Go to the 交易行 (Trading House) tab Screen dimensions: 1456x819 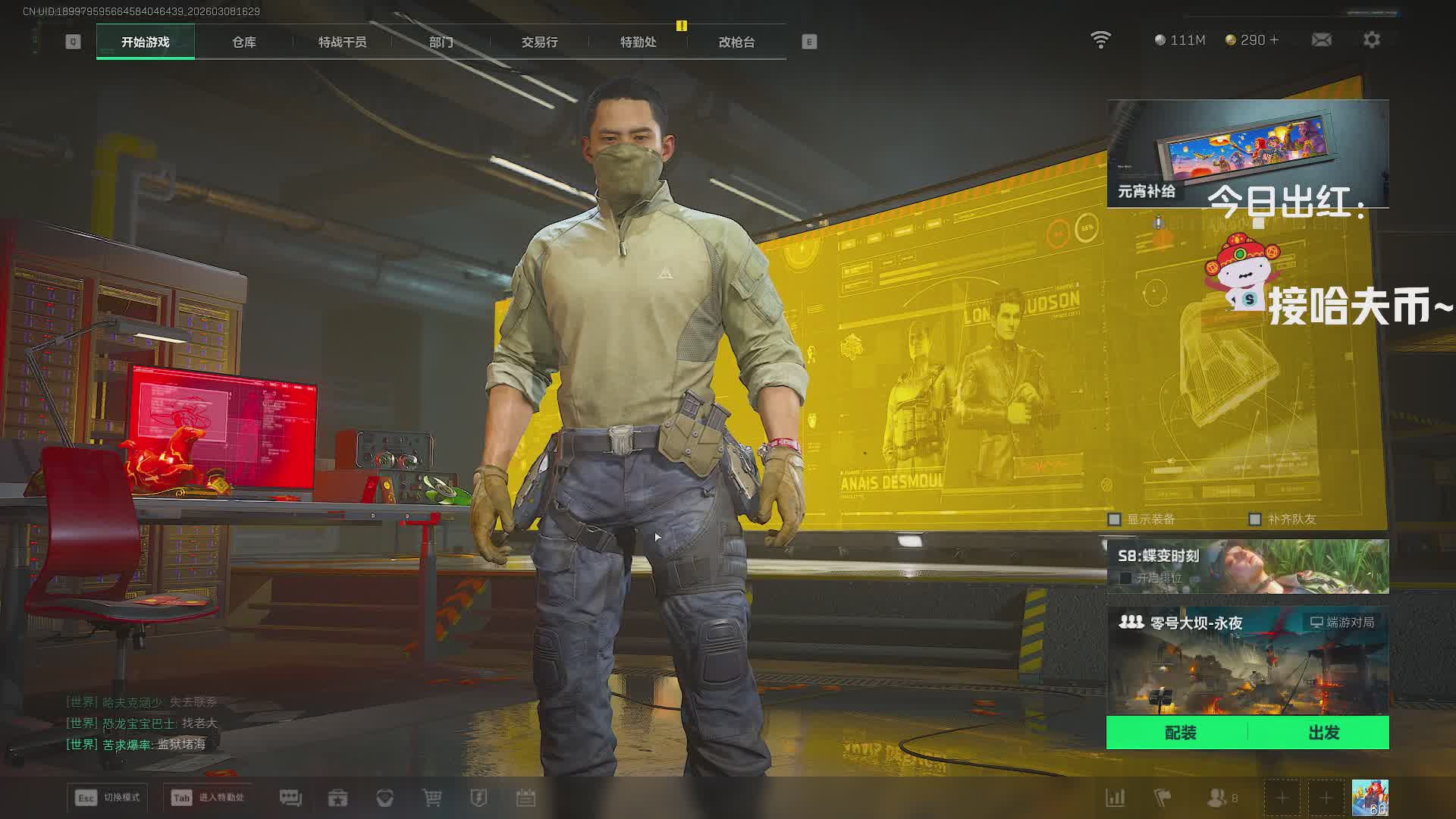539,42
